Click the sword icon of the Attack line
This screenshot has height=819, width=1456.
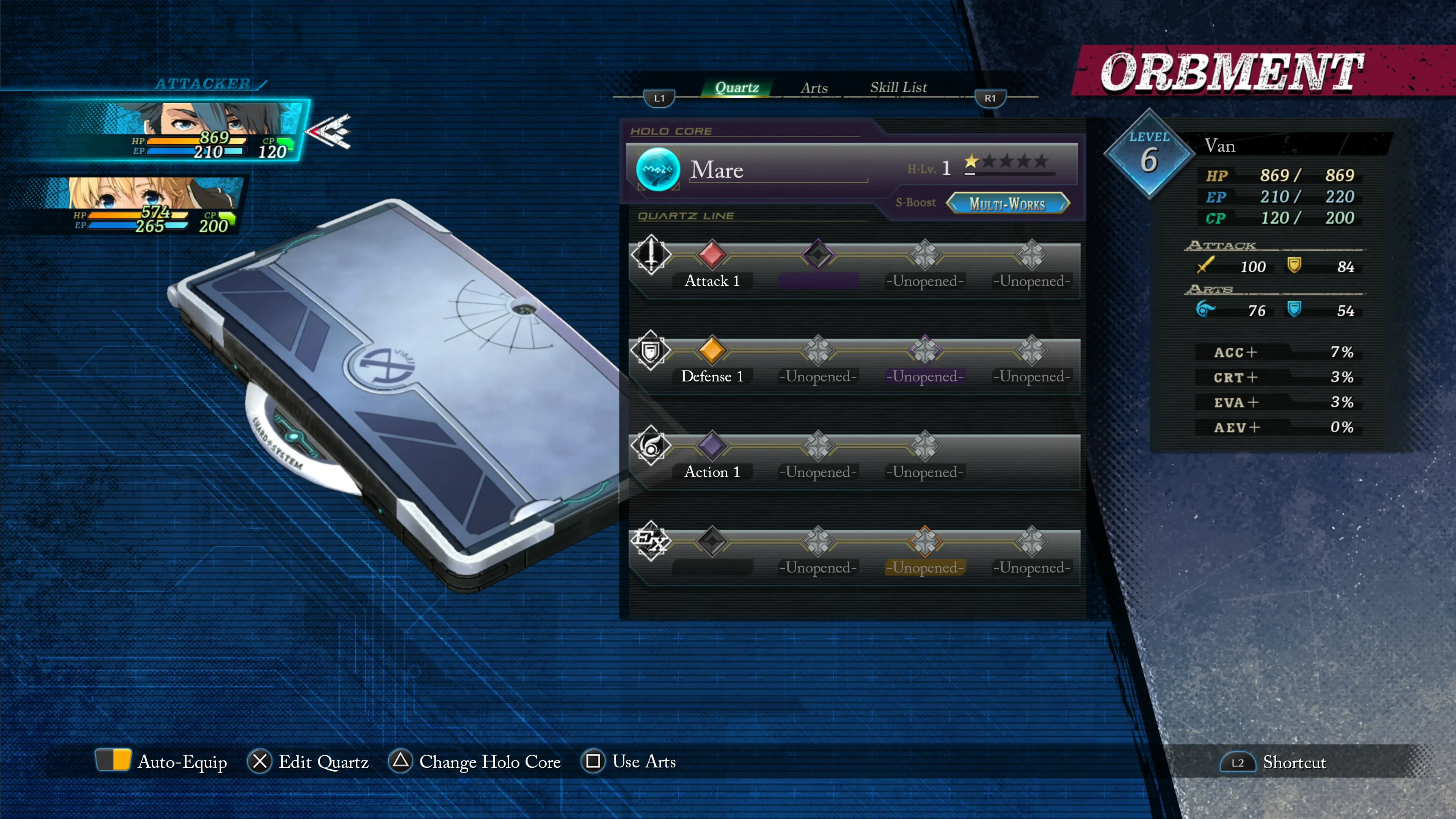(651, 255)
